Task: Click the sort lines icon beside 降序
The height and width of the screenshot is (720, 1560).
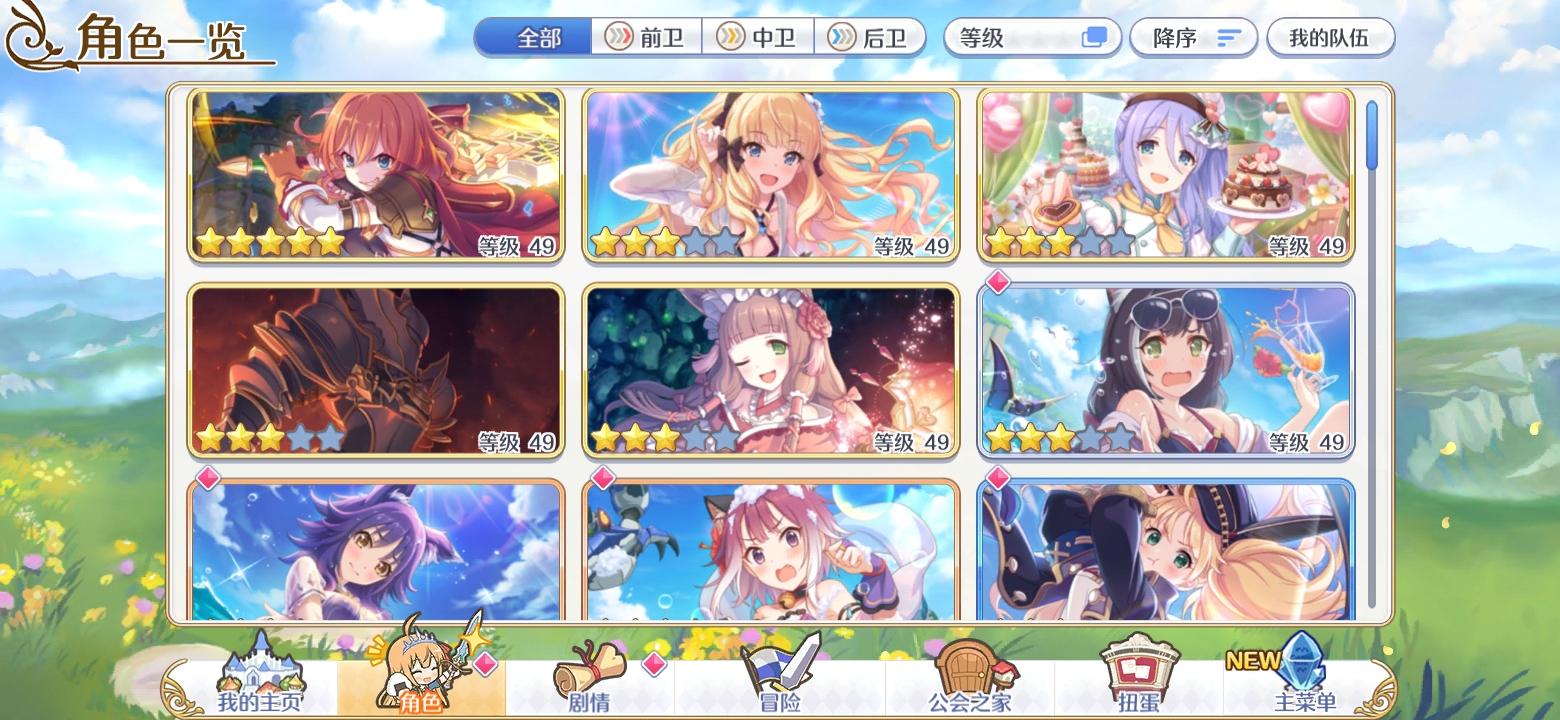Action: click(x=1228, y=38)
